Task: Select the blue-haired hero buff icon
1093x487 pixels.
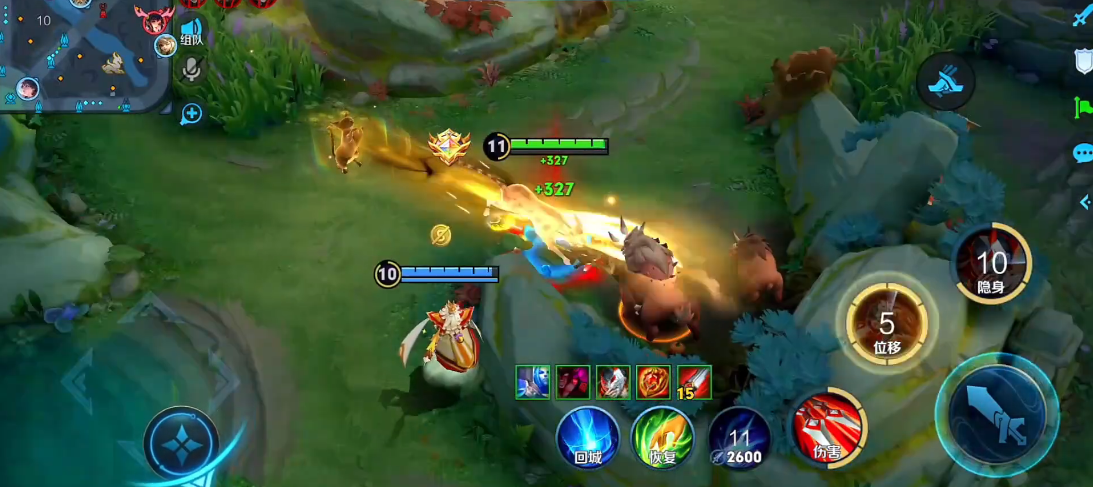Action: [533, 381]
